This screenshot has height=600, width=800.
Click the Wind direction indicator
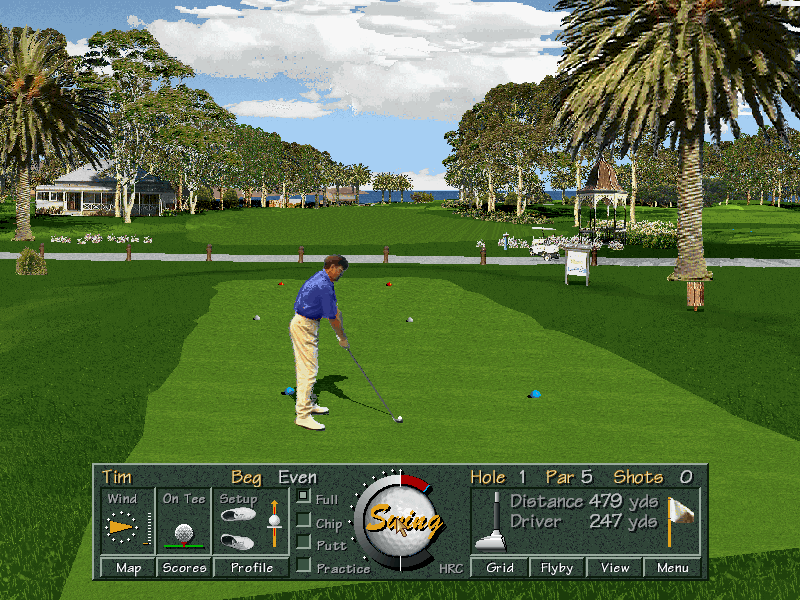(122, 525)
